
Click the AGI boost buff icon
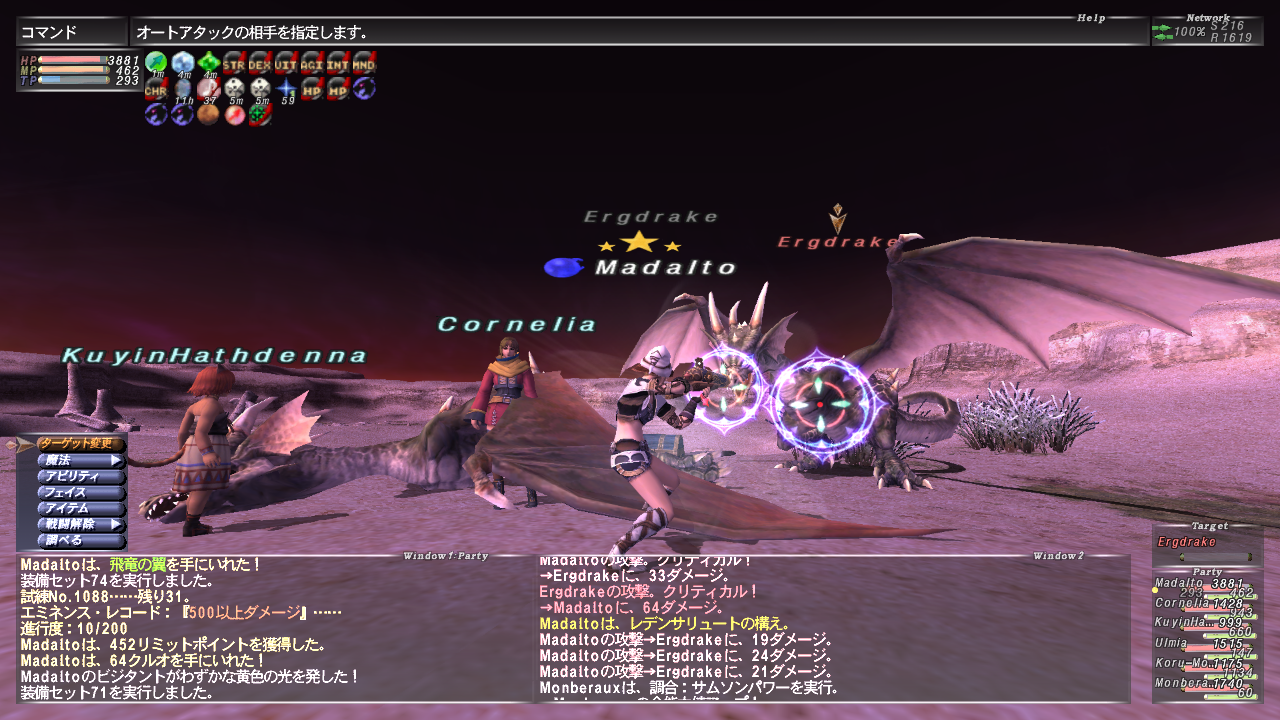[x=310, y=64]
